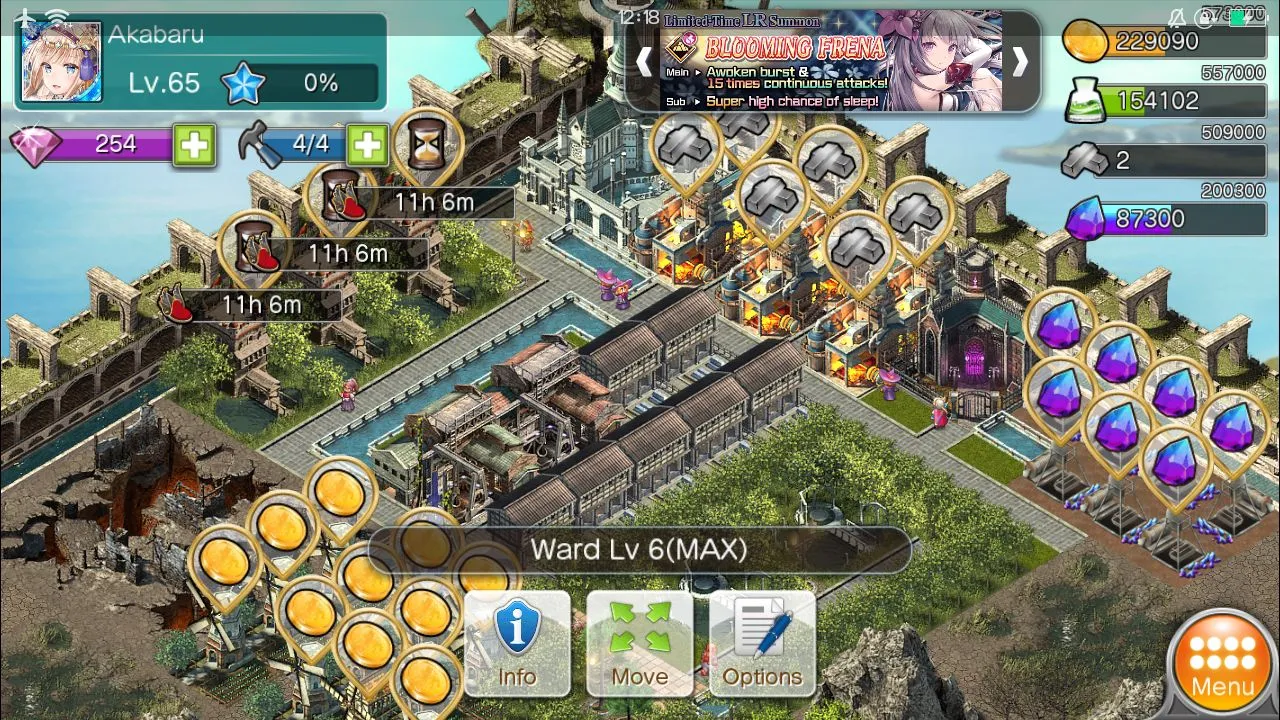Show the next summon banner

coord(1019,62)
